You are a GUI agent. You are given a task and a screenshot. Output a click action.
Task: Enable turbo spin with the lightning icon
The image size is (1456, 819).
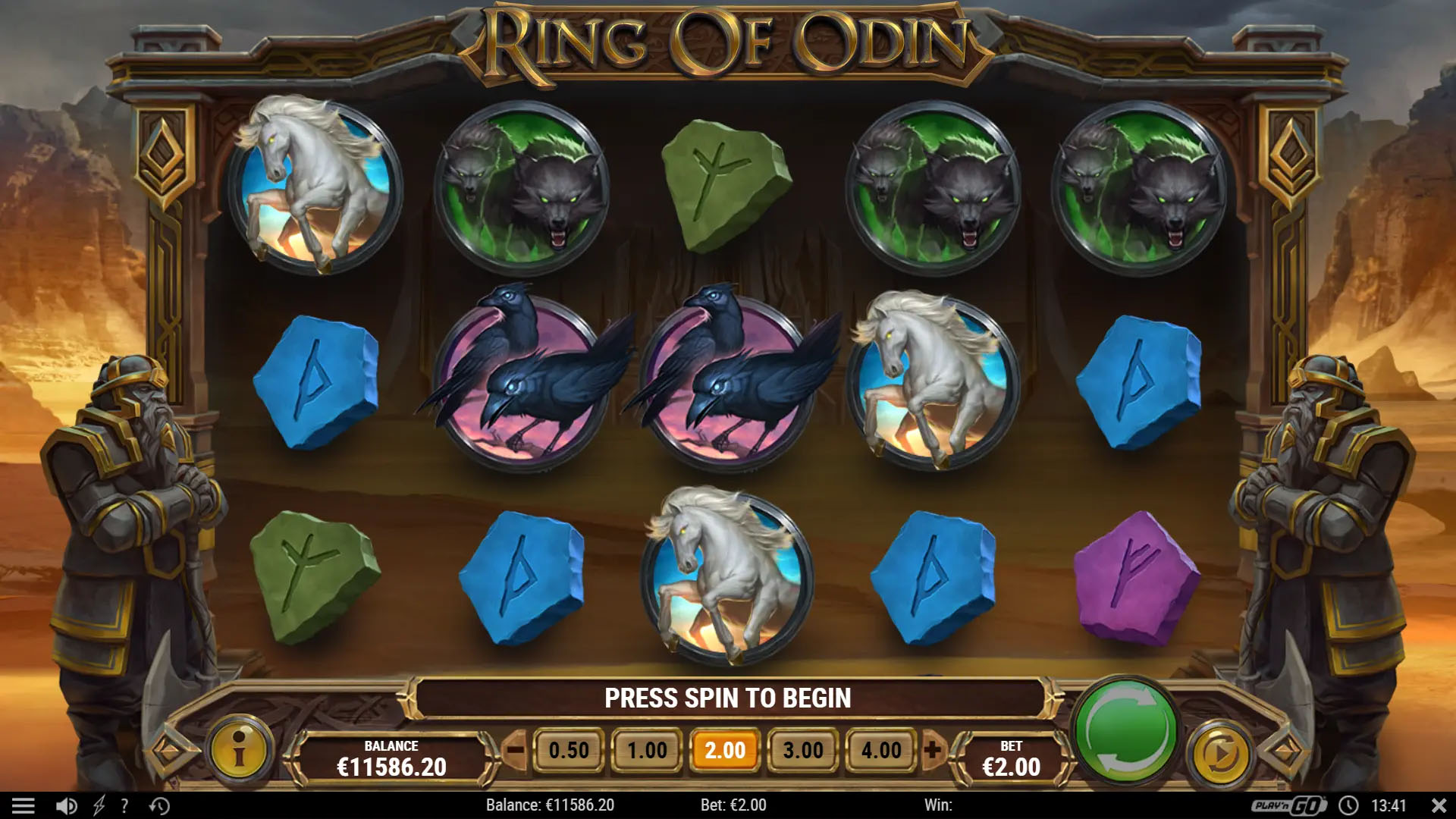click(x=97, y=805)
